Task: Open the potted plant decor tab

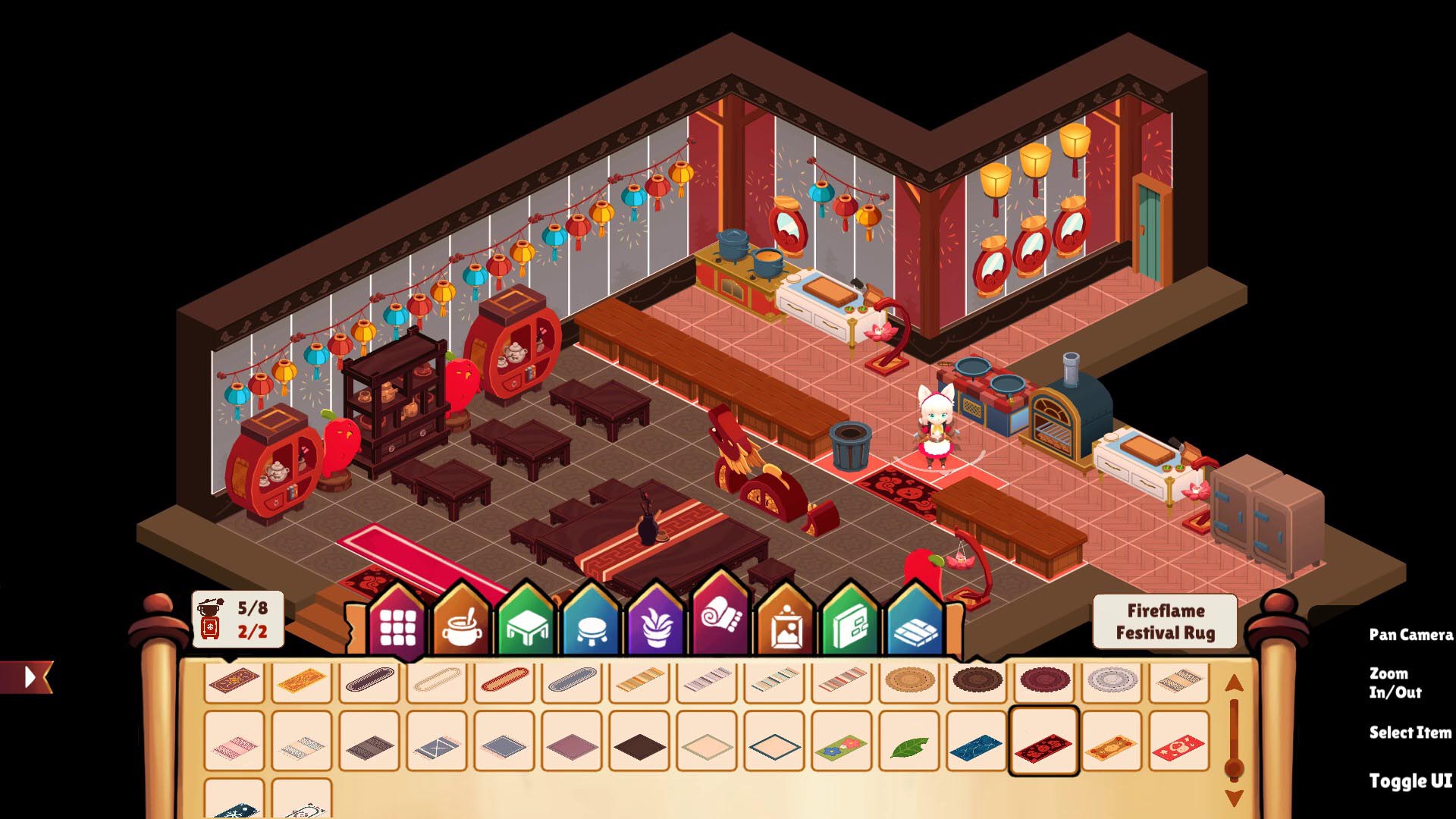Action: tap(657, 628)
